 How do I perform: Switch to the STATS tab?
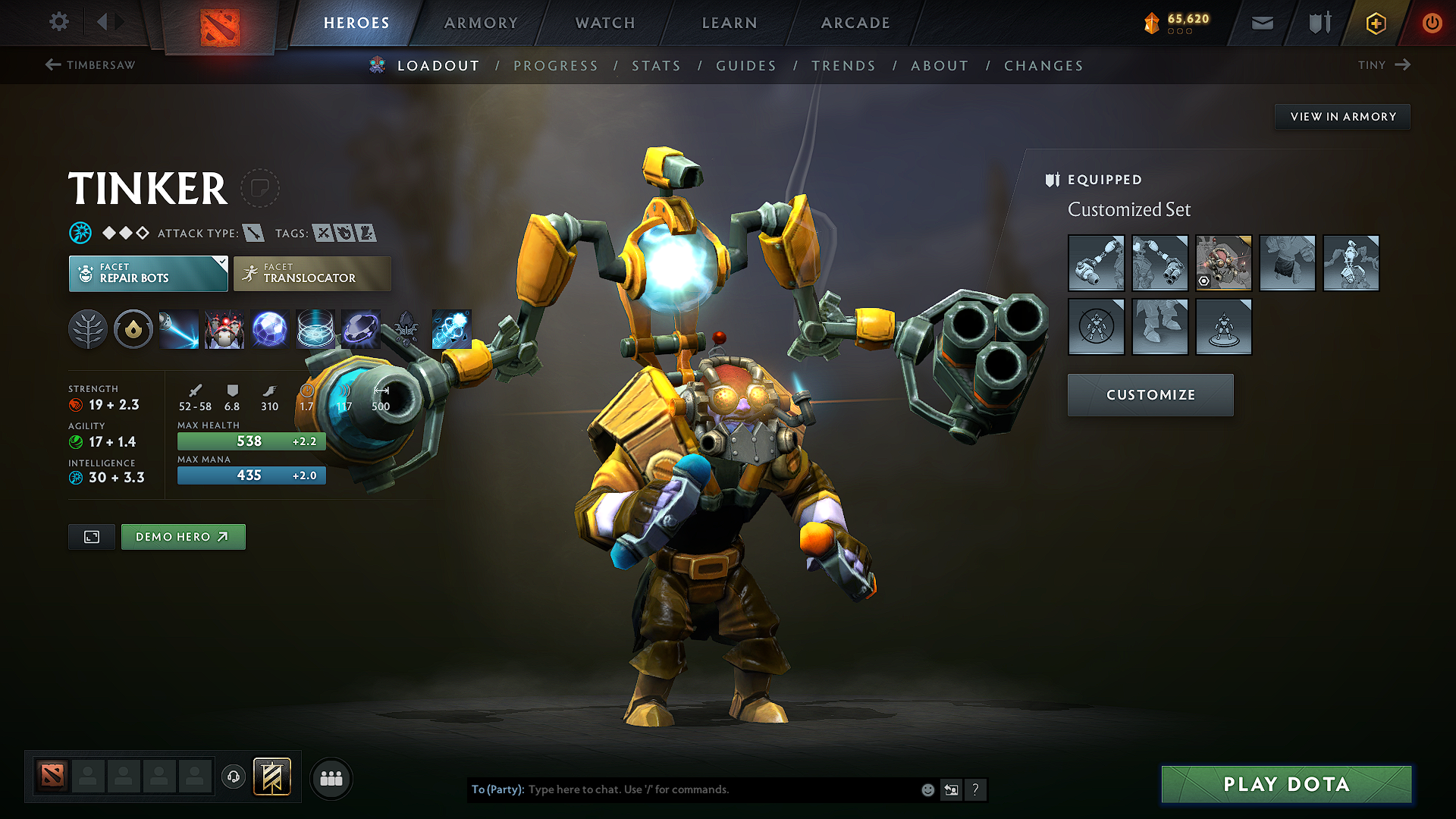pos(657,66)
